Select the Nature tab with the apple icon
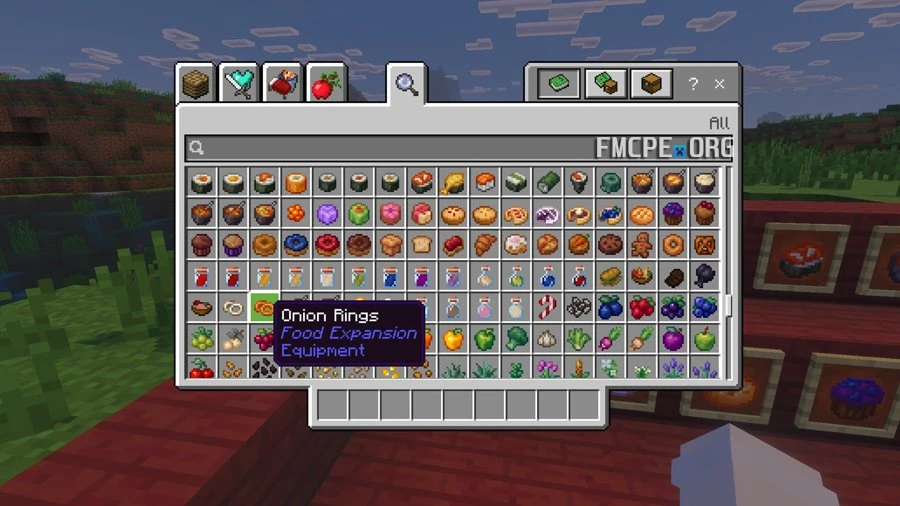 coord(326,84)
